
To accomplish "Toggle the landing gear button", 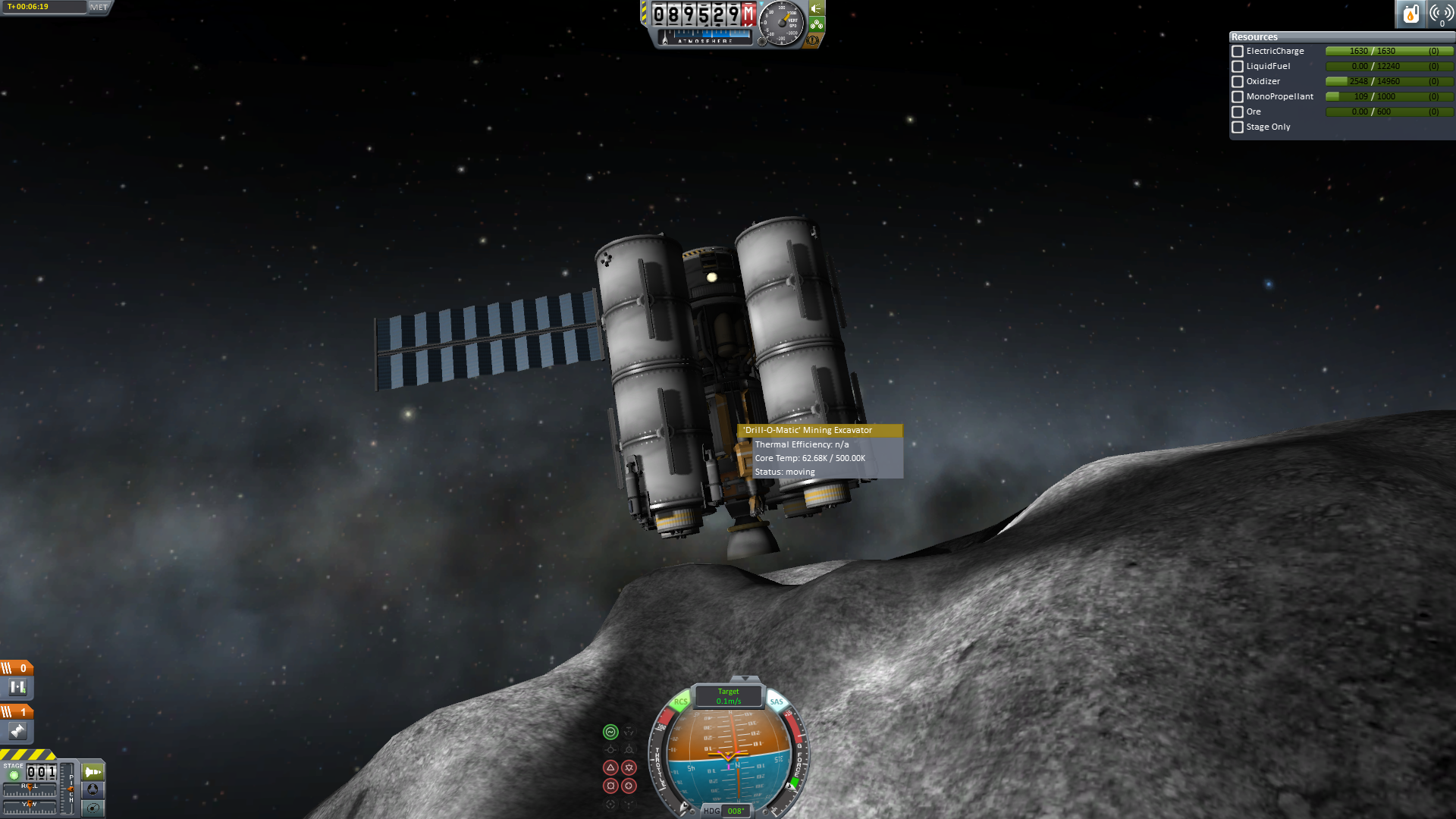I will [817, 24].
